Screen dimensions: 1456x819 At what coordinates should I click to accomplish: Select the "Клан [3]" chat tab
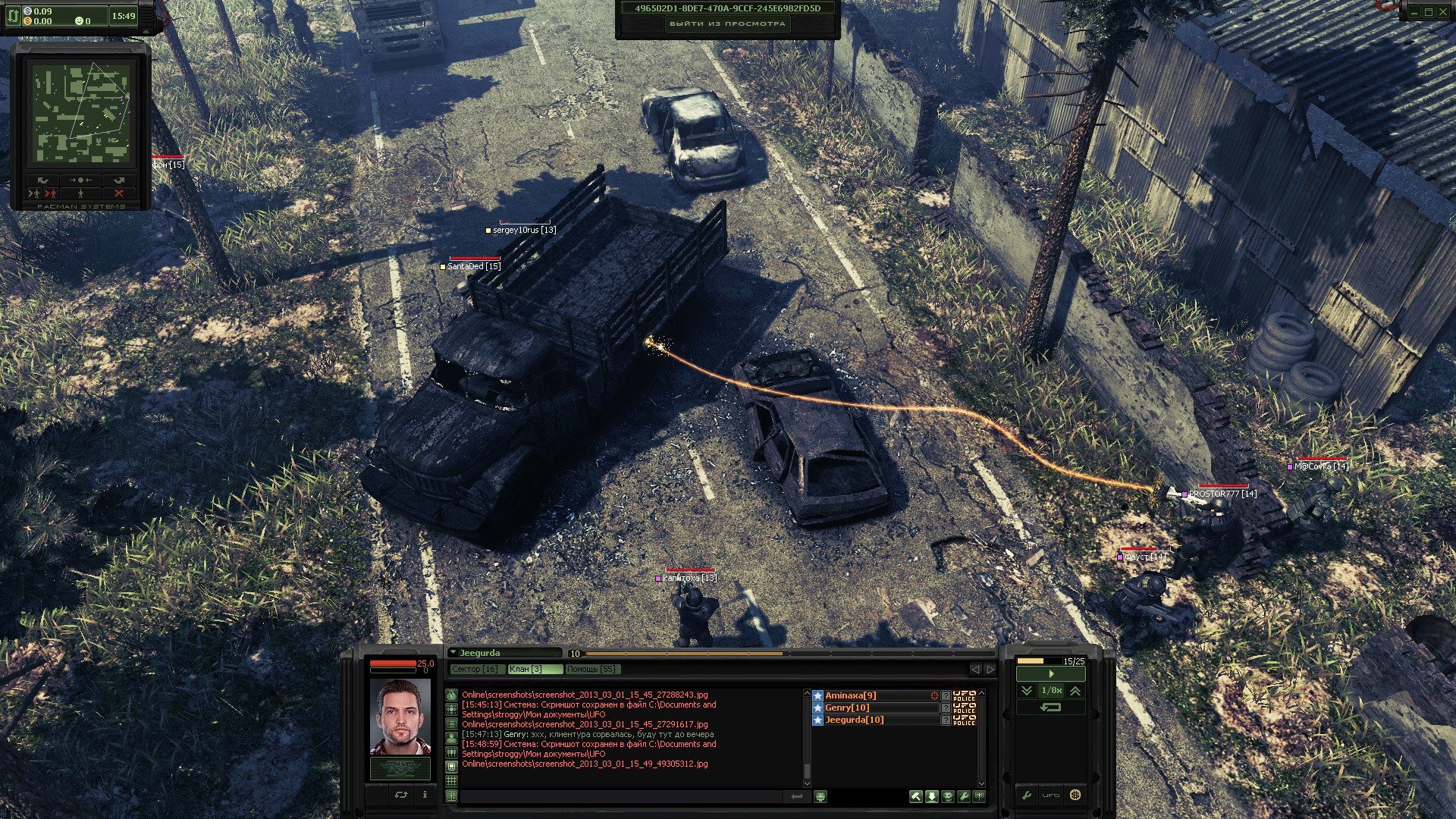pyautogui.click(x=535, y=669)
